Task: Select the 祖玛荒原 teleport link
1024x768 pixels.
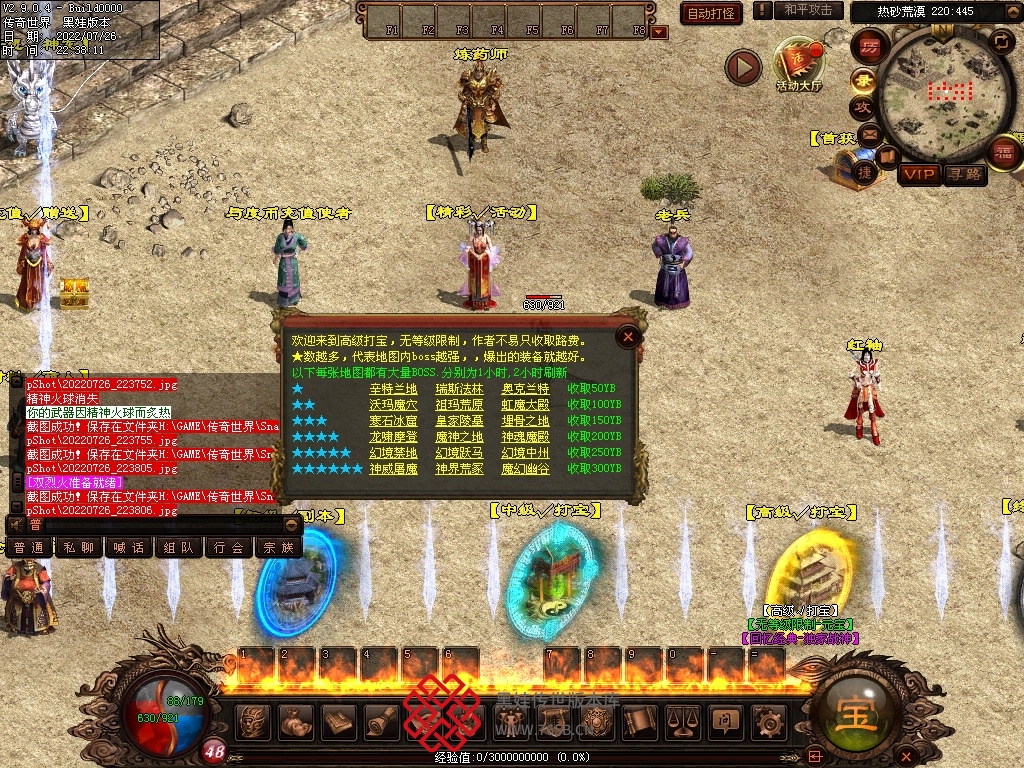Action: point(459,404)
